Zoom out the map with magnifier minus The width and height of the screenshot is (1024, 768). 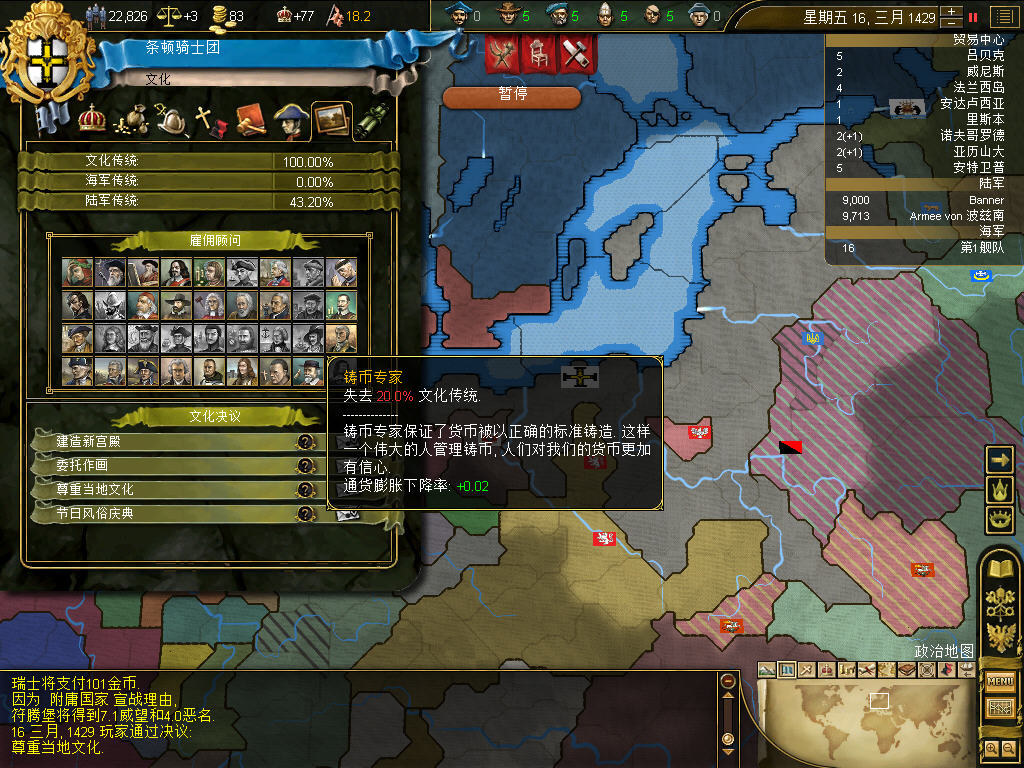click(x=1008, y=748)
